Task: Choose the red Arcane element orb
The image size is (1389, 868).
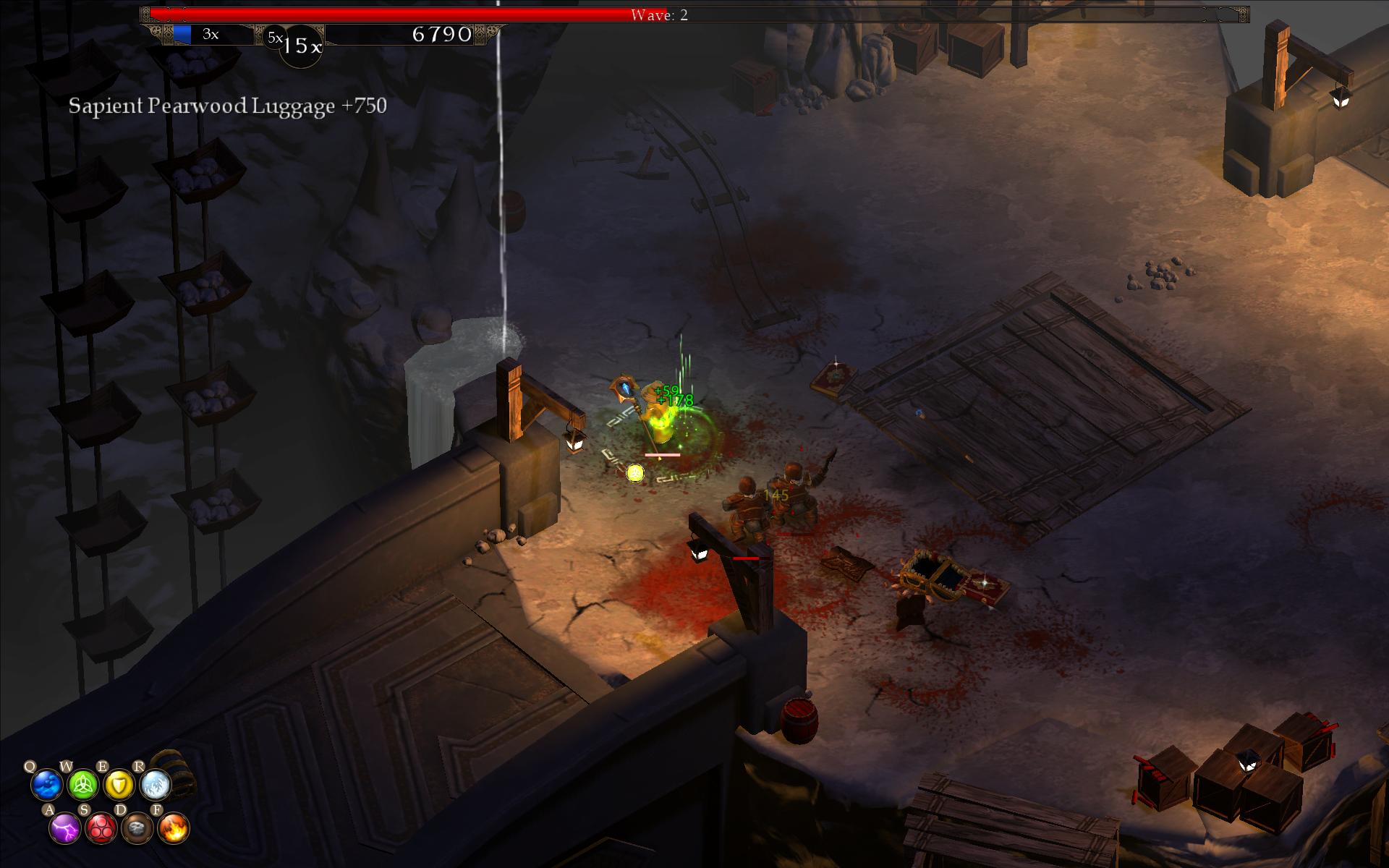Action: click(101, 827)
